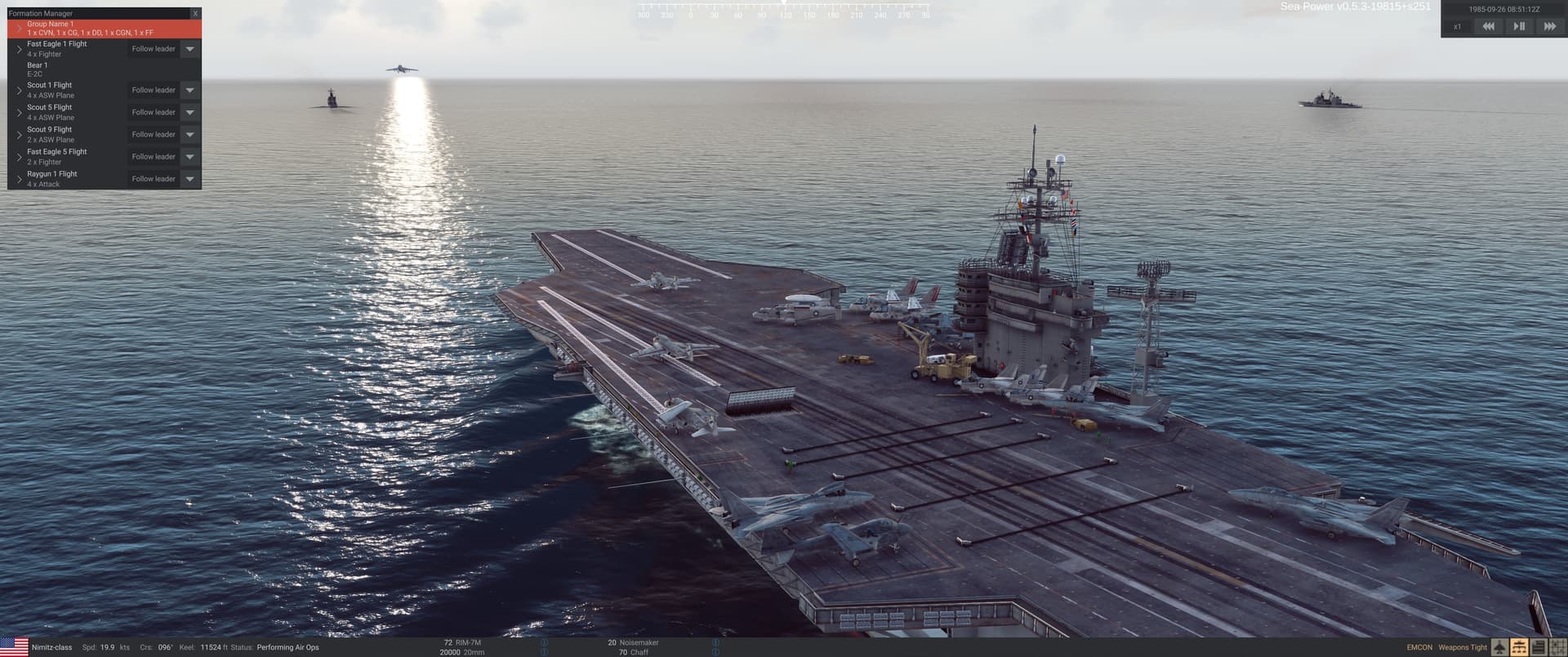Image resolution: width=1568 pixels, height=657 pixels.
Task: Open Scout 1 Flight's formation dropdown
Action: 189,90
